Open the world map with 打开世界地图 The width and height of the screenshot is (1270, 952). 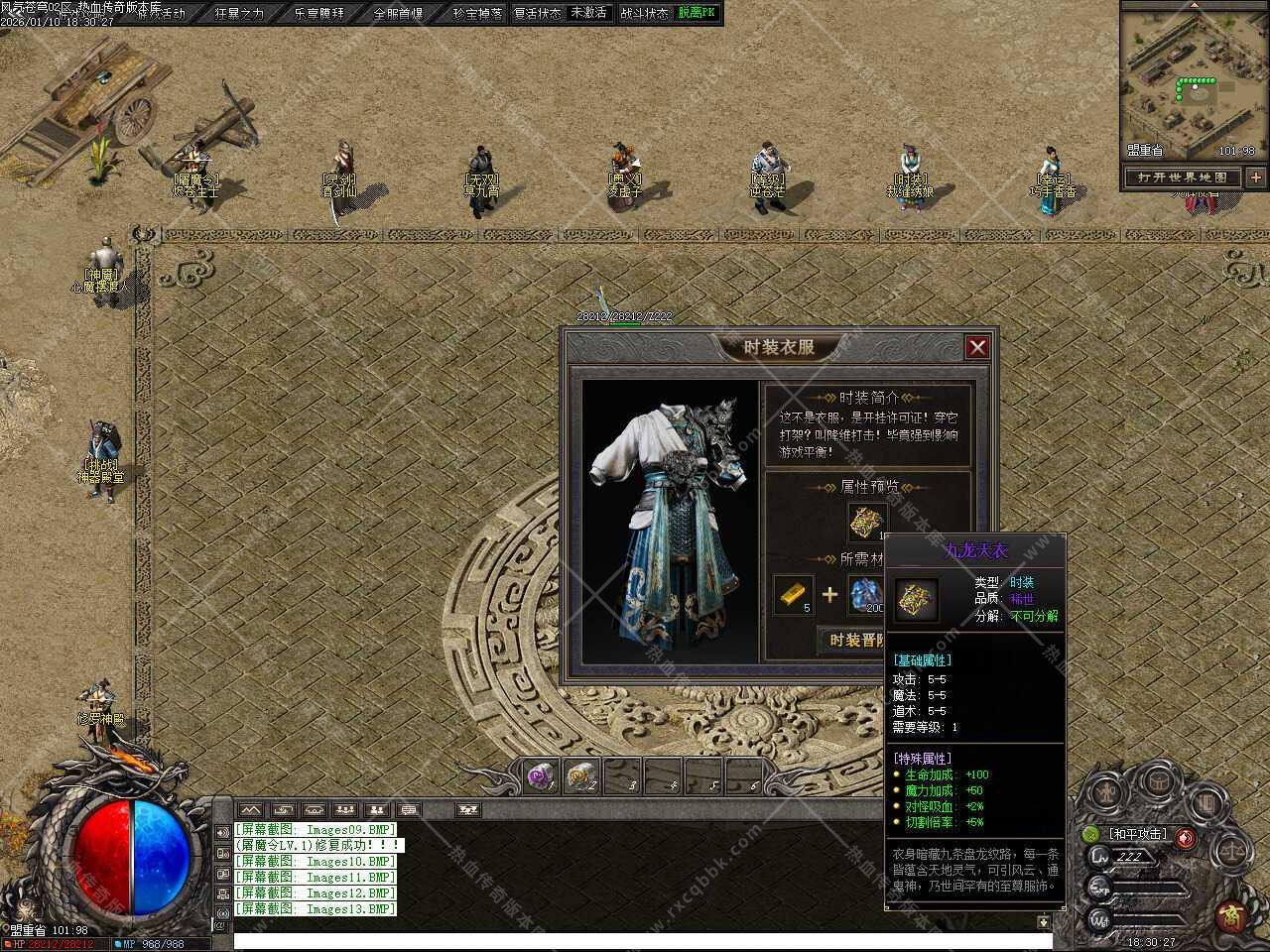1183,178
